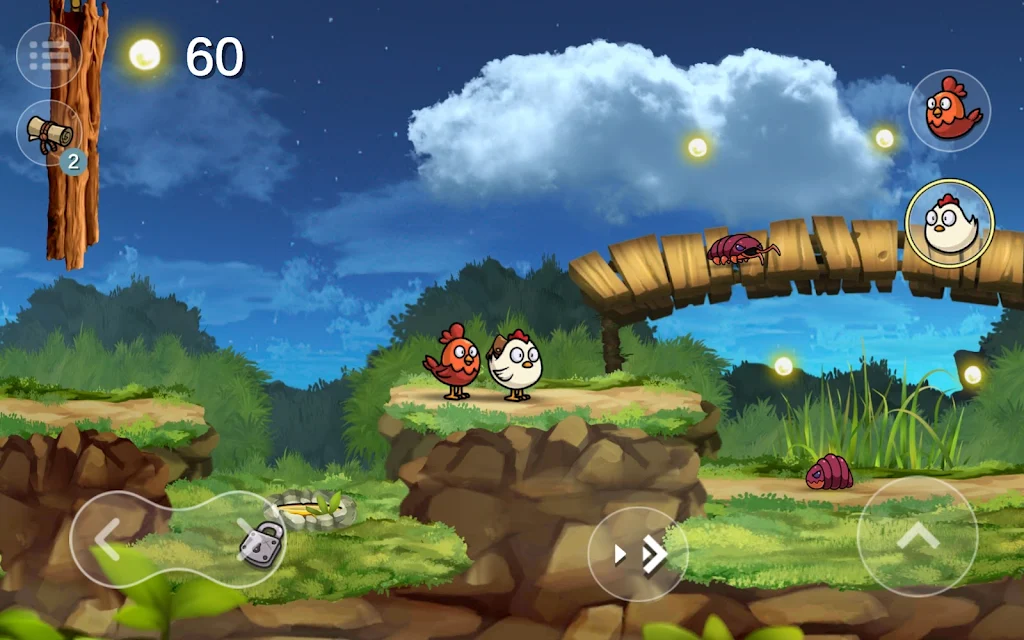
Task: Activate the double-arrow dash button
Action: pyautogui.click(x=638, y=554)
